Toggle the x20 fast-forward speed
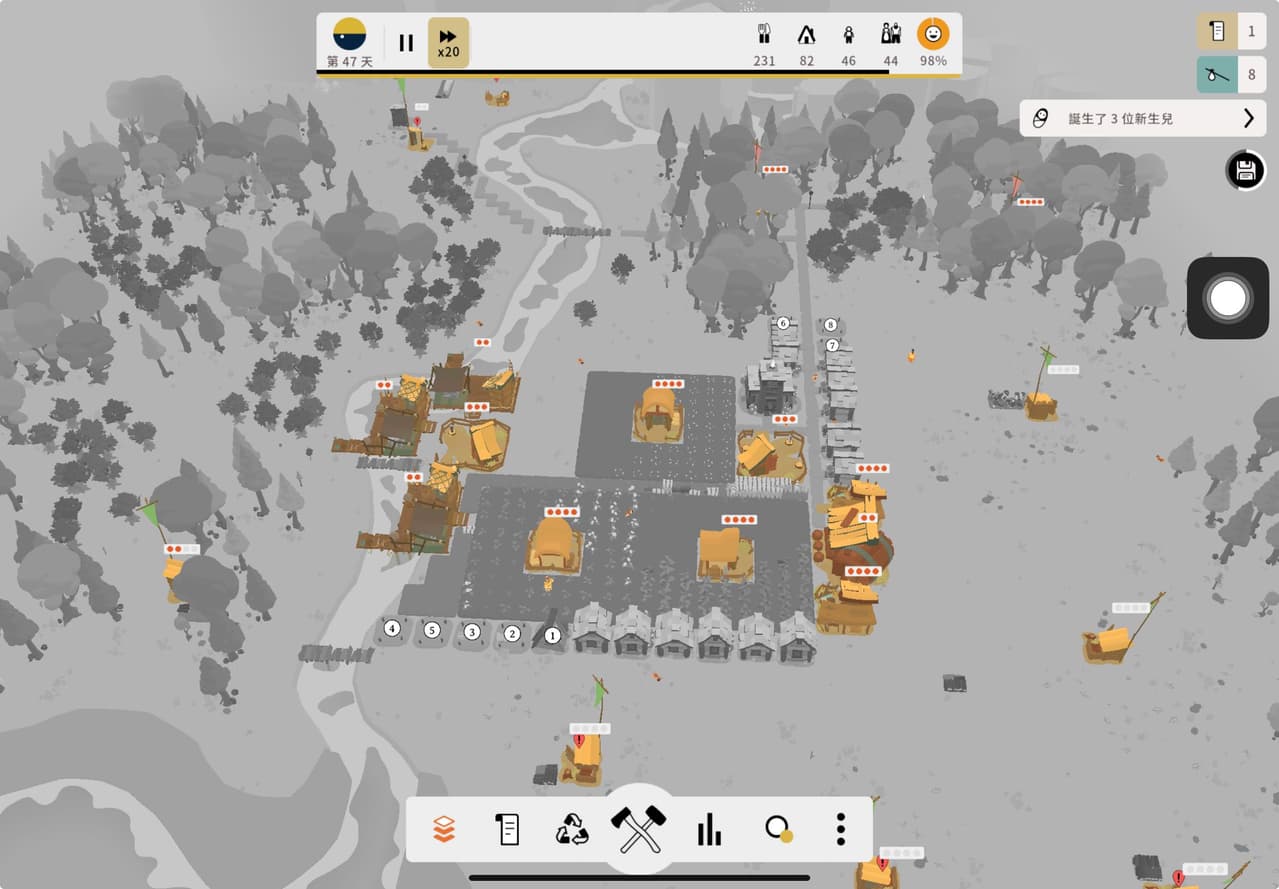The width and height of the screenshot is (1279, 889). pyautogui.click(x=448, y=43)
